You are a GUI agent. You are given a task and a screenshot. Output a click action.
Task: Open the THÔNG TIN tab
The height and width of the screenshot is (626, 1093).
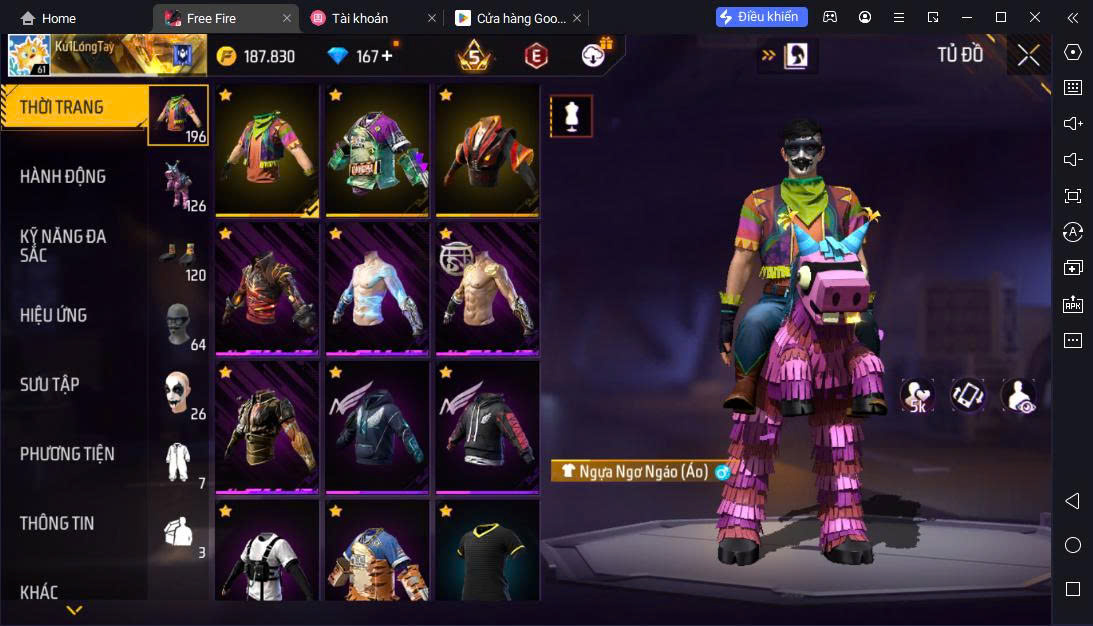point(75,523)
